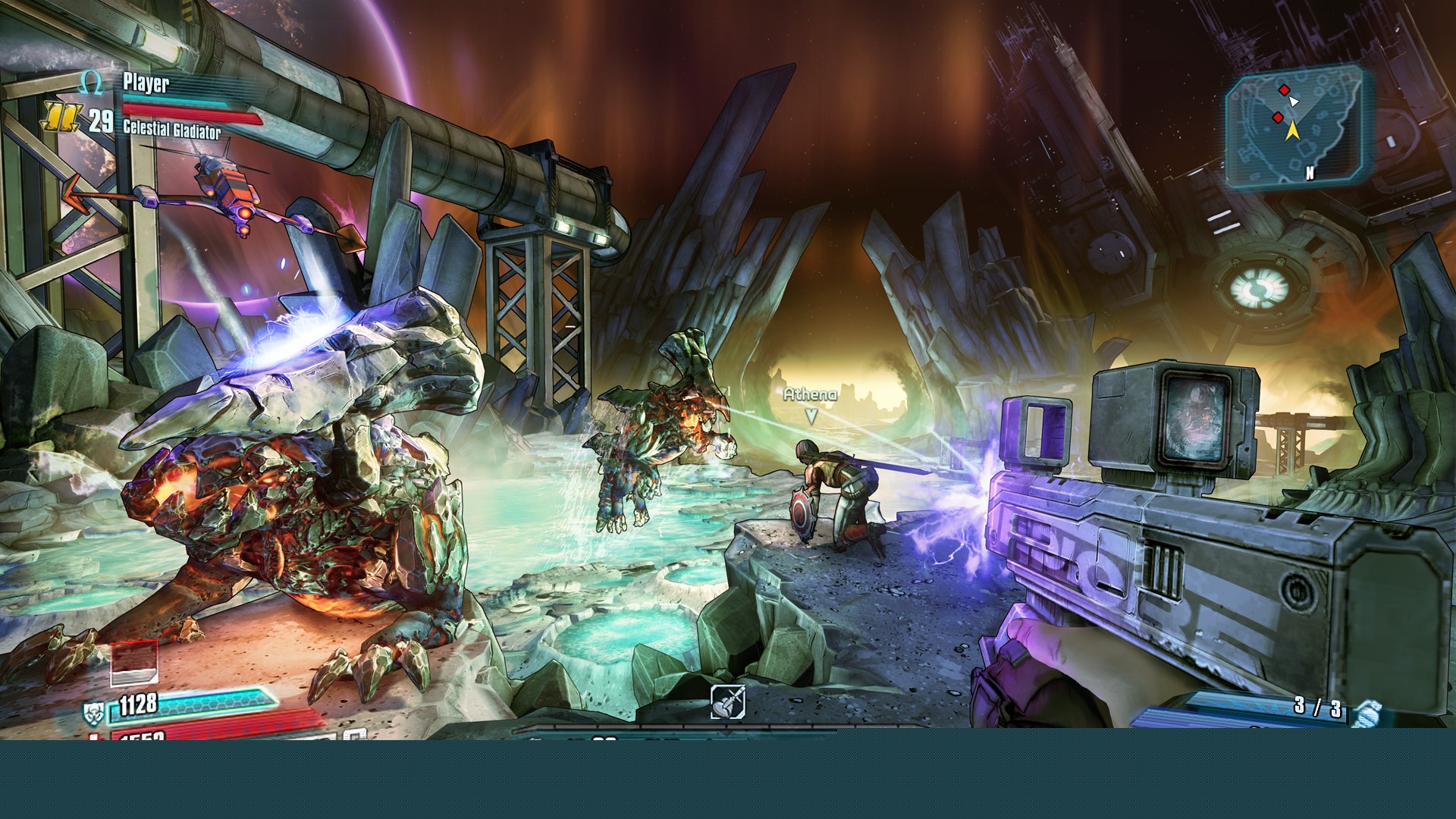Click the yellow level badge beside 29
This screenshot has height=819, width=1456.
[x=60, y=118]
